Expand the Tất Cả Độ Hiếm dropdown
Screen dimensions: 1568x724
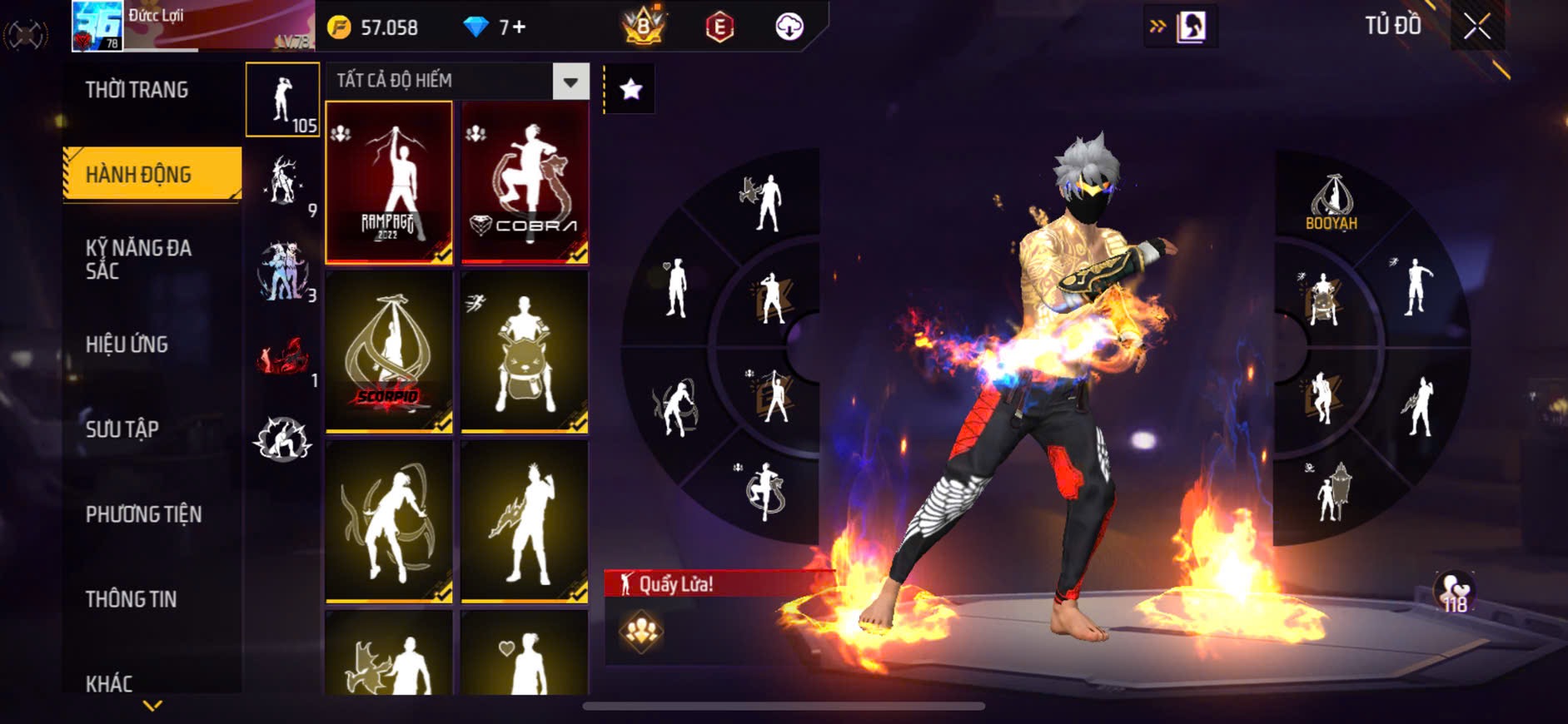point(570,82)
